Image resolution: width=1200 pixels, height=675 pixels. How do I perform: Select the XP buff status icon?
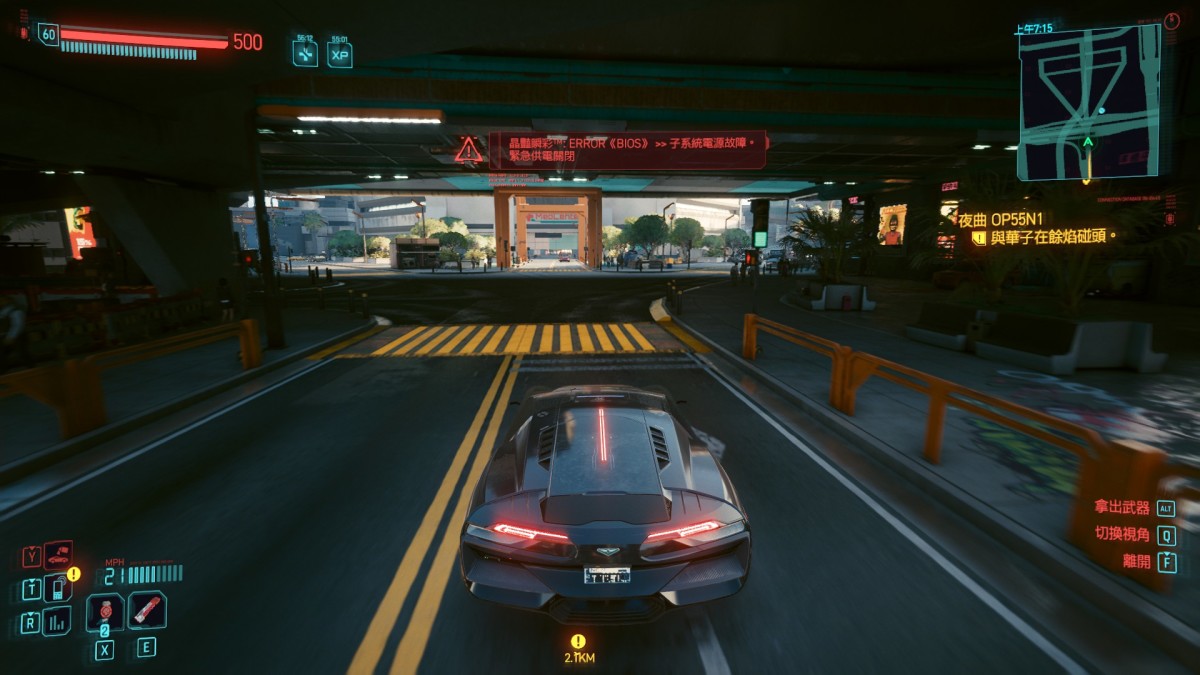tap(340, 53)
